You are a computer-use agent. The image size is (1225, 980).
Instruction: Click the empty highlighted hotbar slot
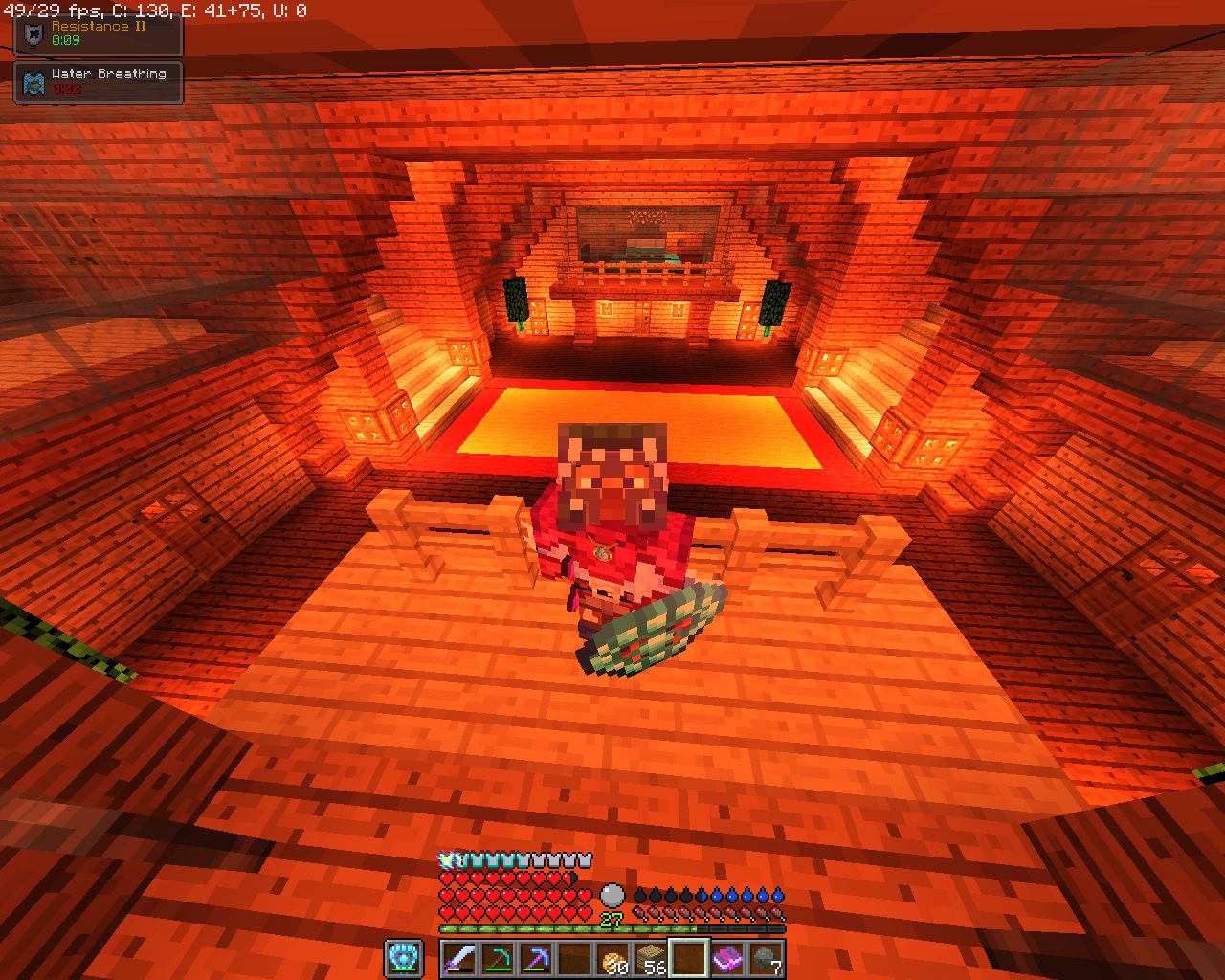689,960
